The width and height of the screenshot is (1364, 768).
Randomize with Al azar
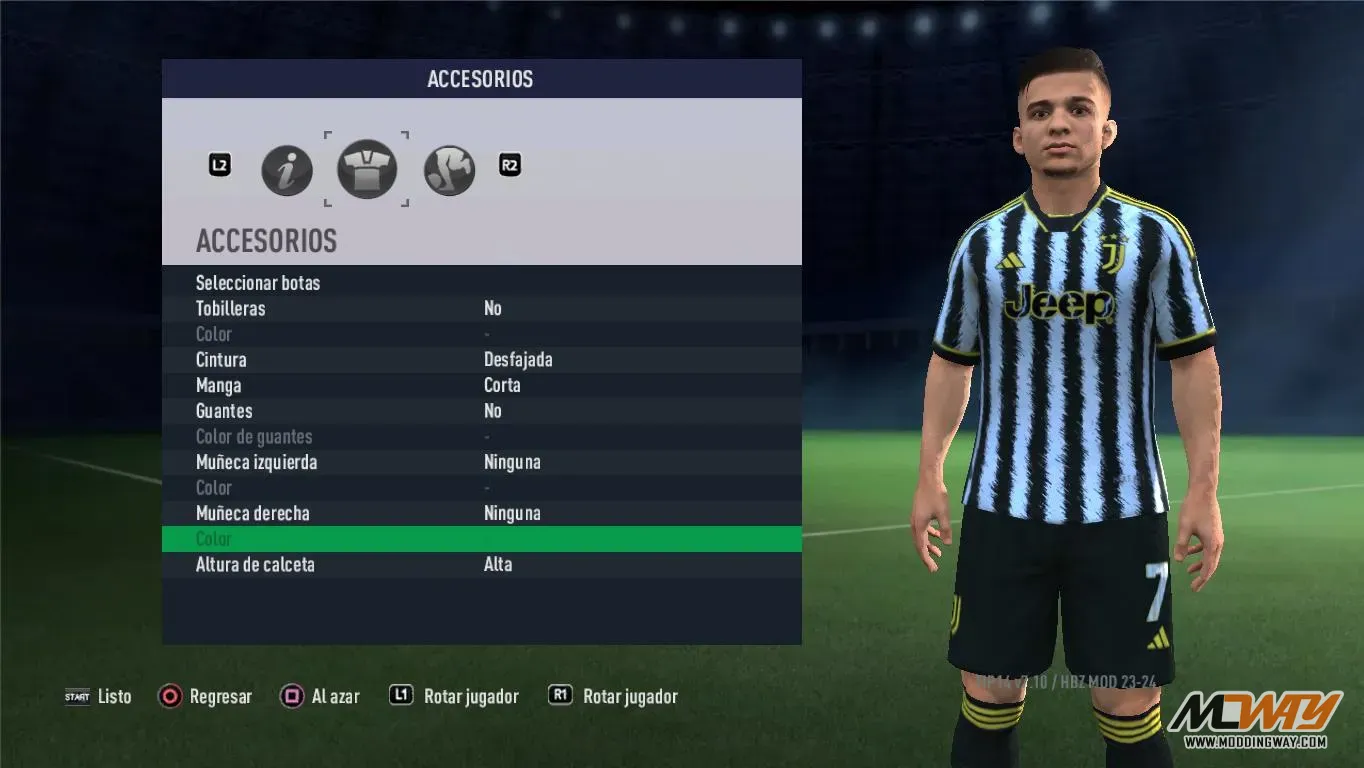click(320, 697)
